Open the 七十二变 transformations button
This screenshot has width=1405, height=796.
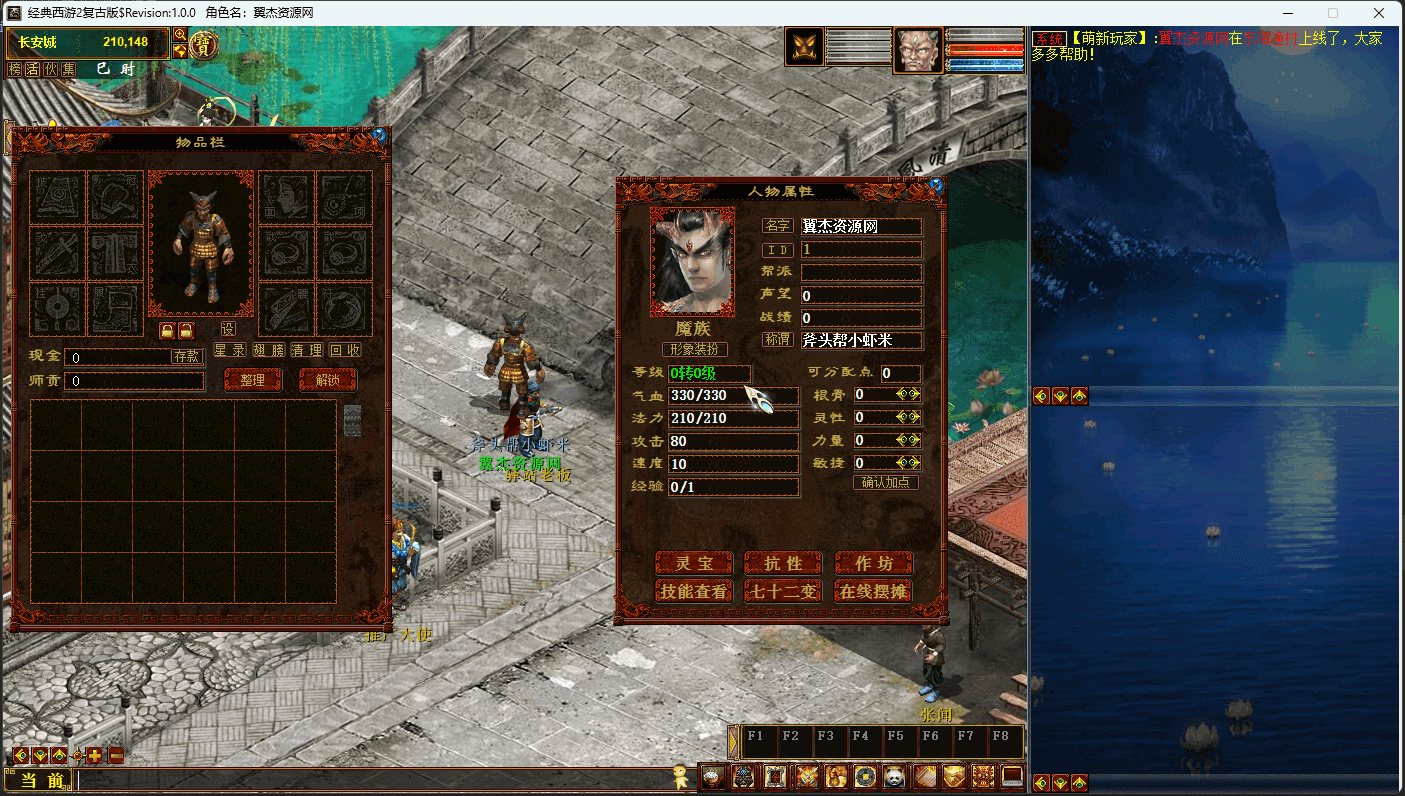[x=783, y=592]
